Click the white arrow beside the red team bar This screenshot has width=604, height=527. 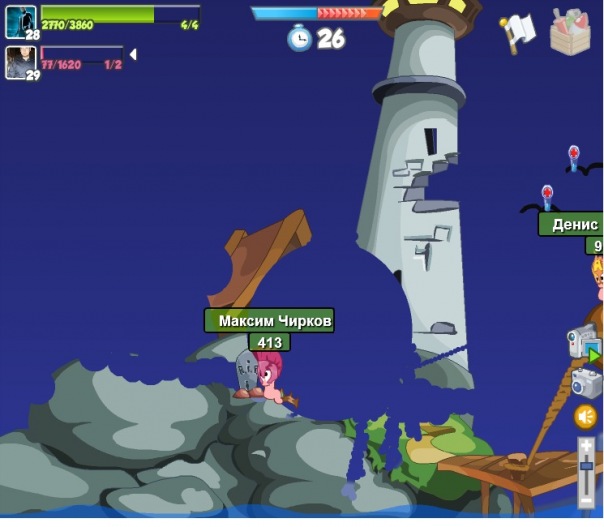pyautogui.click(x=133, y=54)
